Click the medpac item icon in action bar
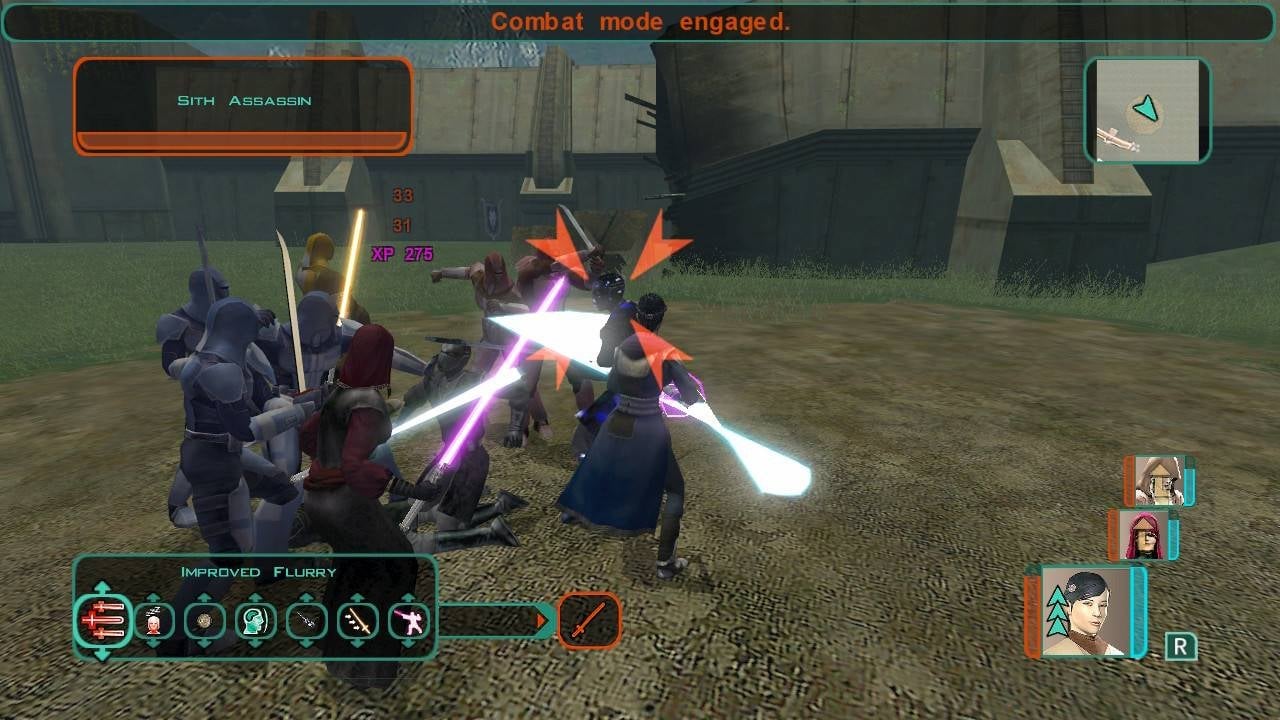The image size is (1280, 720). pyautogui.click(x=152, y=620)
